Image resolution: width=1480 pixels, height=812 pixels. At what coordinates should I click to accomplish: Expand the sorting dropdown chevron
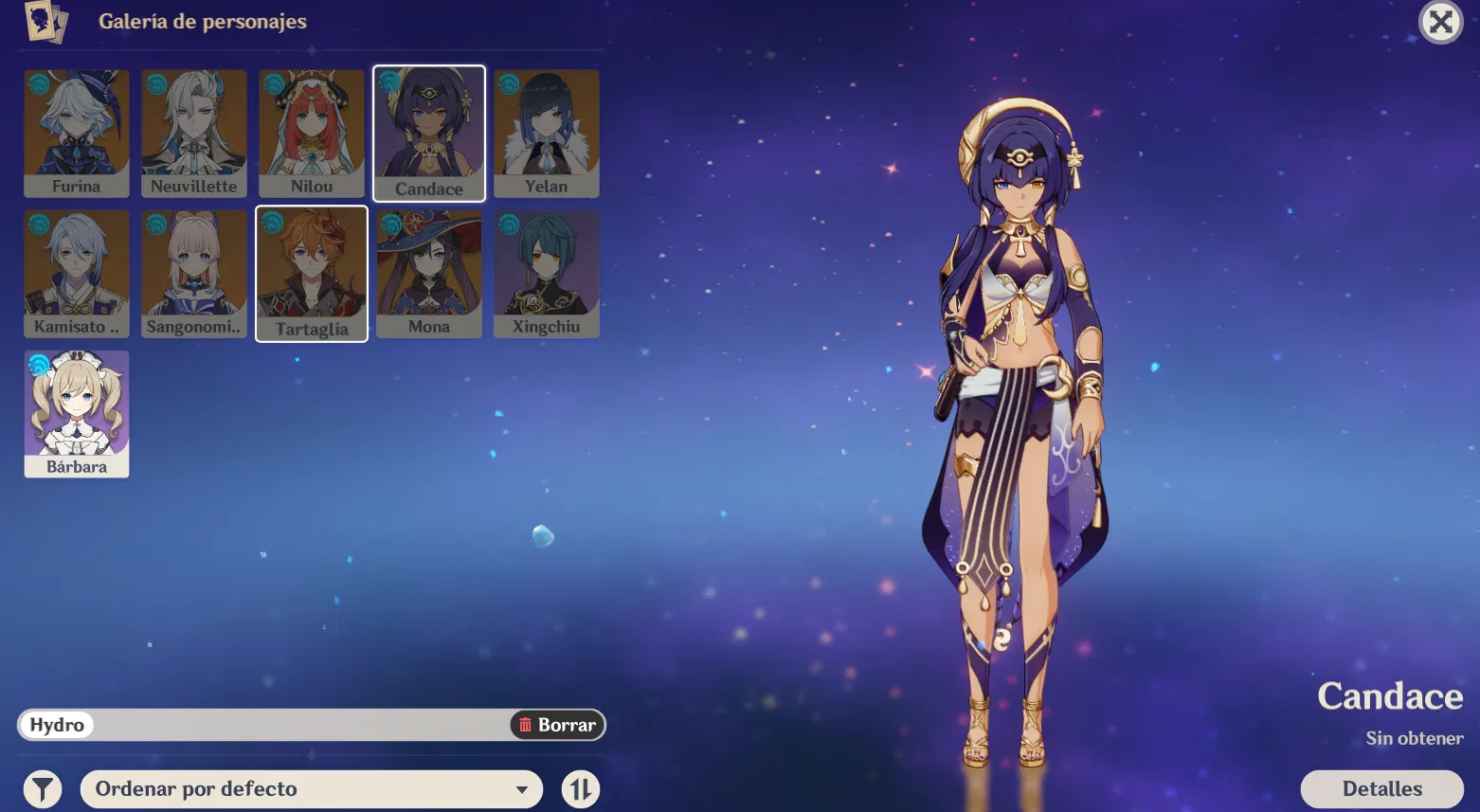(522, 788)
